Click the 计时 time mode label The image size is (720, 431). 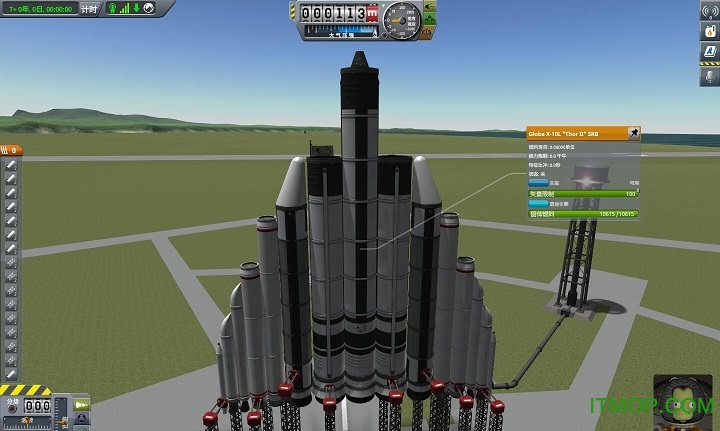[x=91, y=9]
